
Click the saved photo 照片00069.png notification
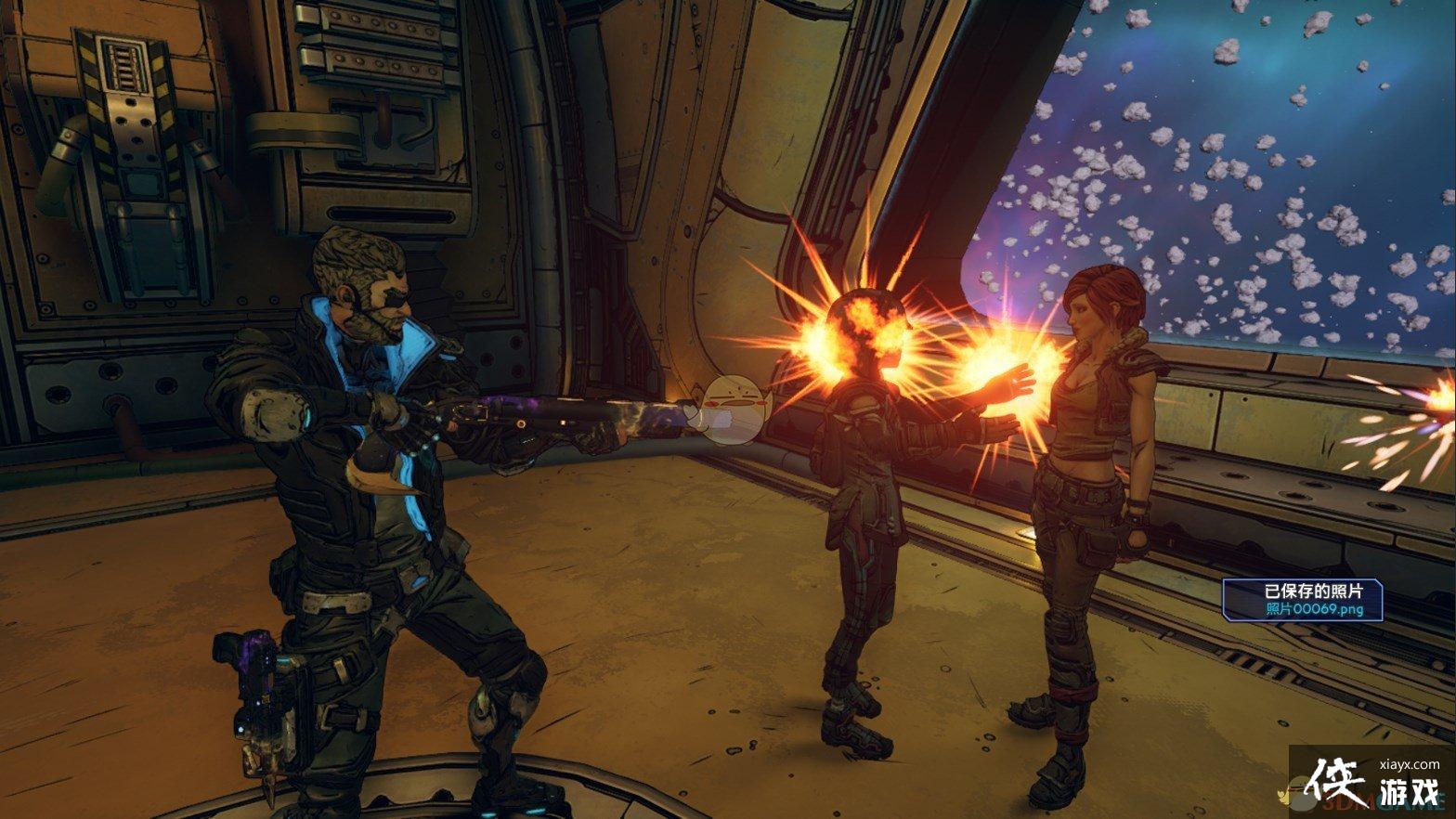[x=1302, y=600]
